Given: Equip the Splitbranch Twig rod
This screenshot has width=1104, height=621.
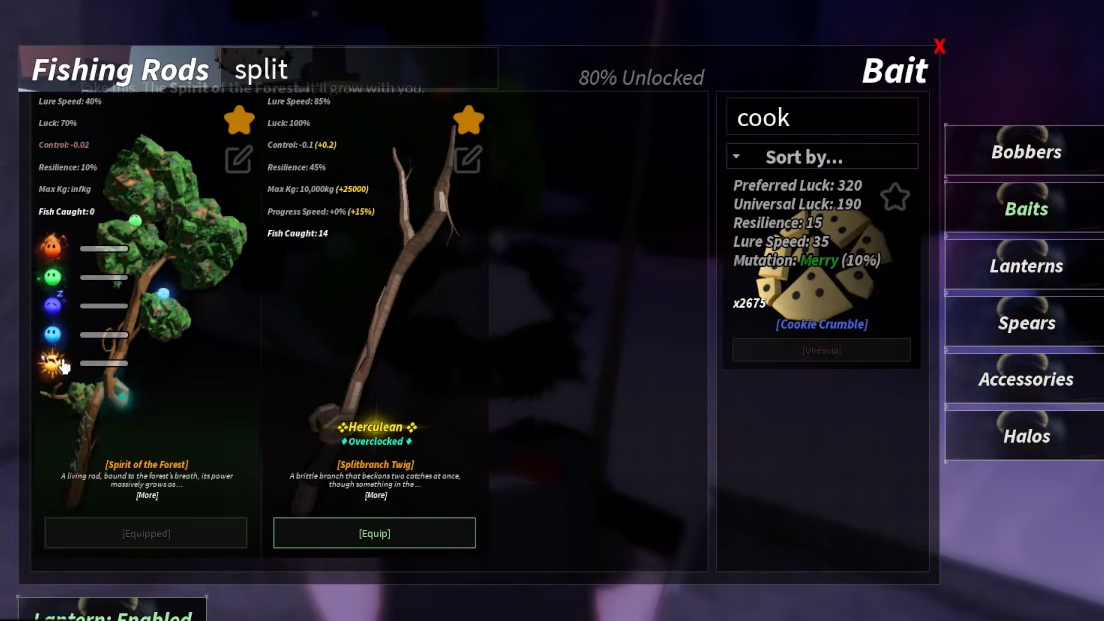Looking at the screenshot, I should click(374, 533).
